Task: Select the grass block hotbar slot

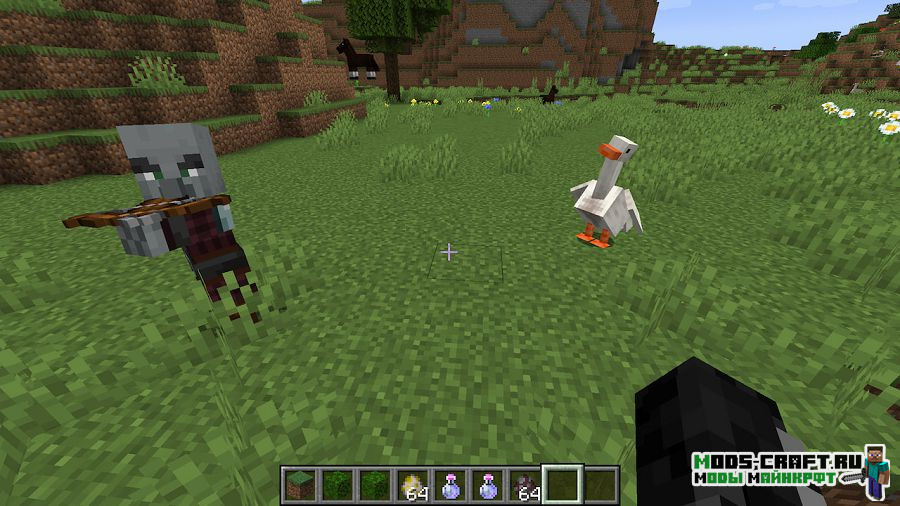Action: tap(299, 486)
